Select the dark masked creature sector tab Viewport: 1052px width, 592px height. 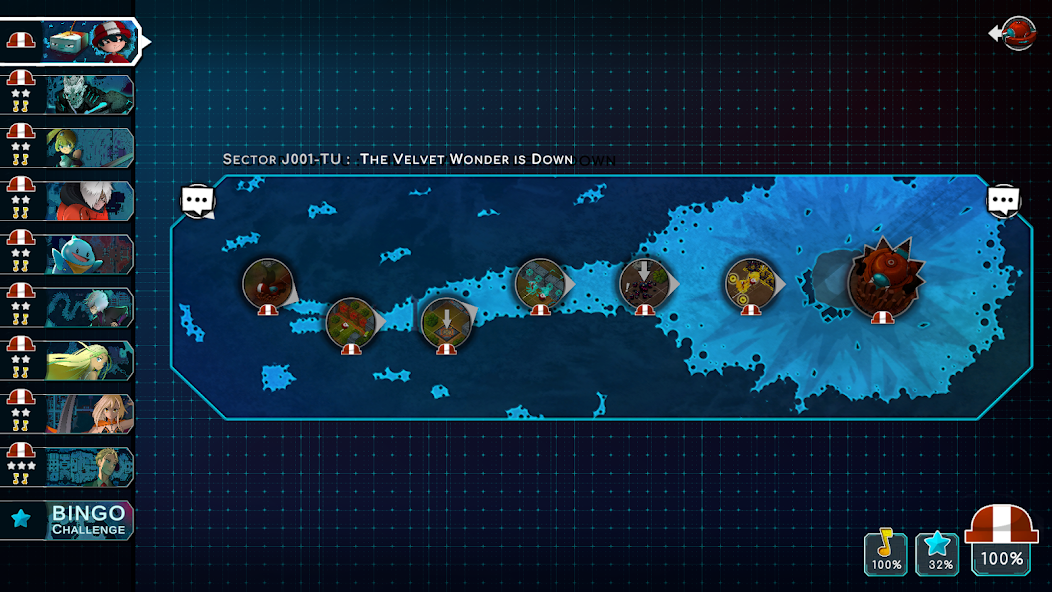[88, 95]
